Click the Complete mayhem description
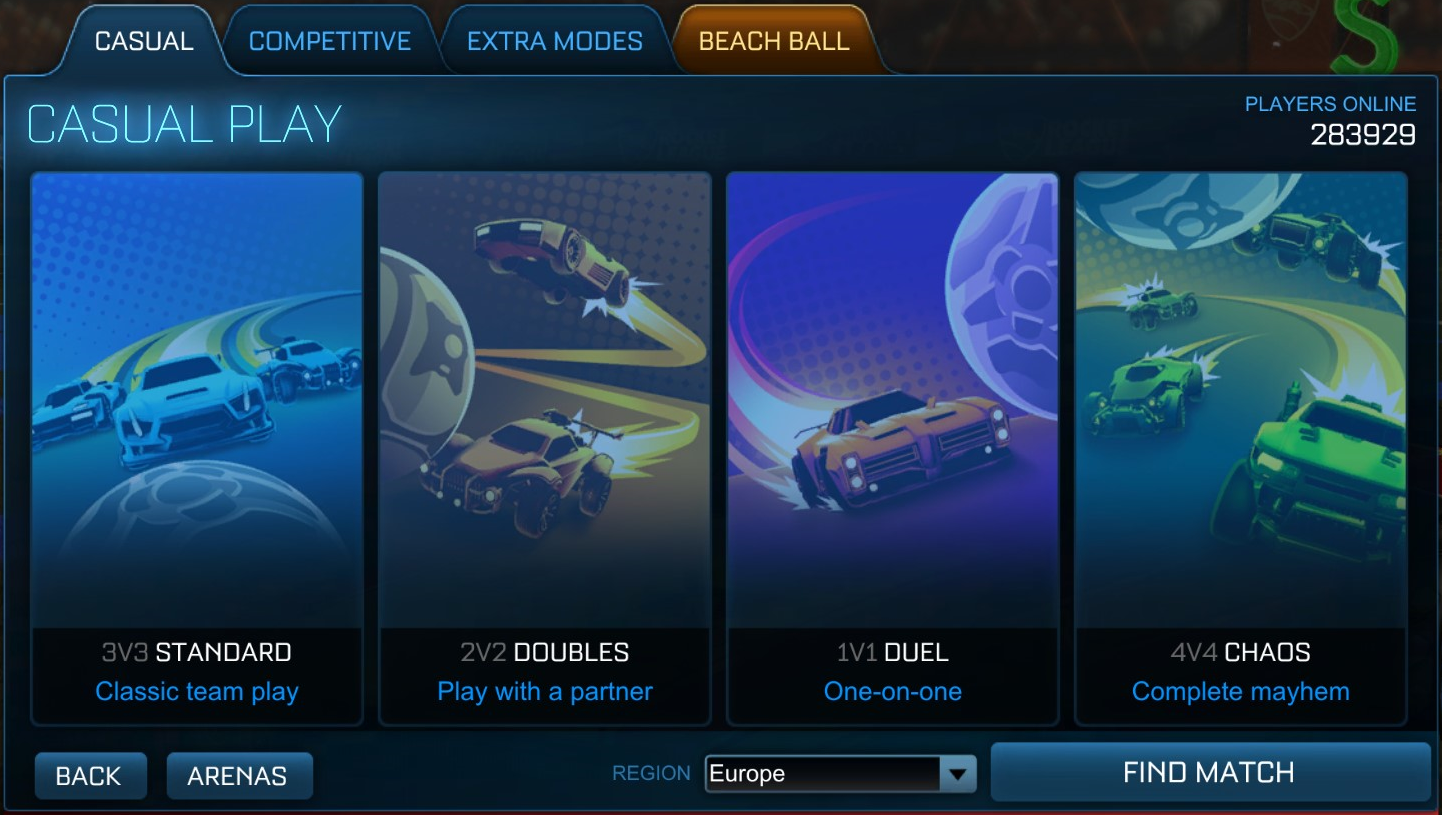The width and height of the screenshot is (1442, 815). (1241, 690)
